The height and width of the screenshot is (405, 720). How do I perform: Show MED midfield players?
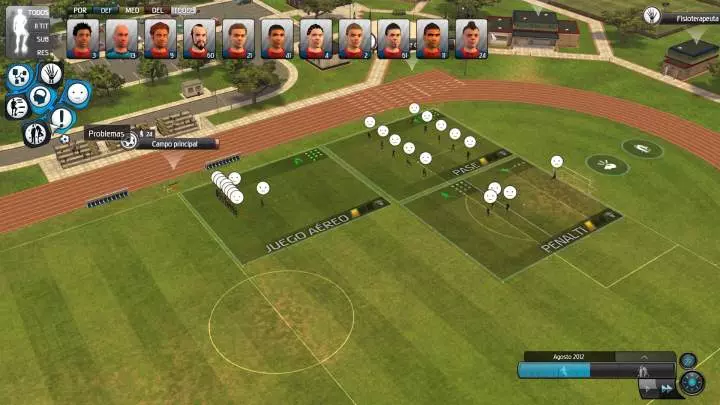coord(131,9)
